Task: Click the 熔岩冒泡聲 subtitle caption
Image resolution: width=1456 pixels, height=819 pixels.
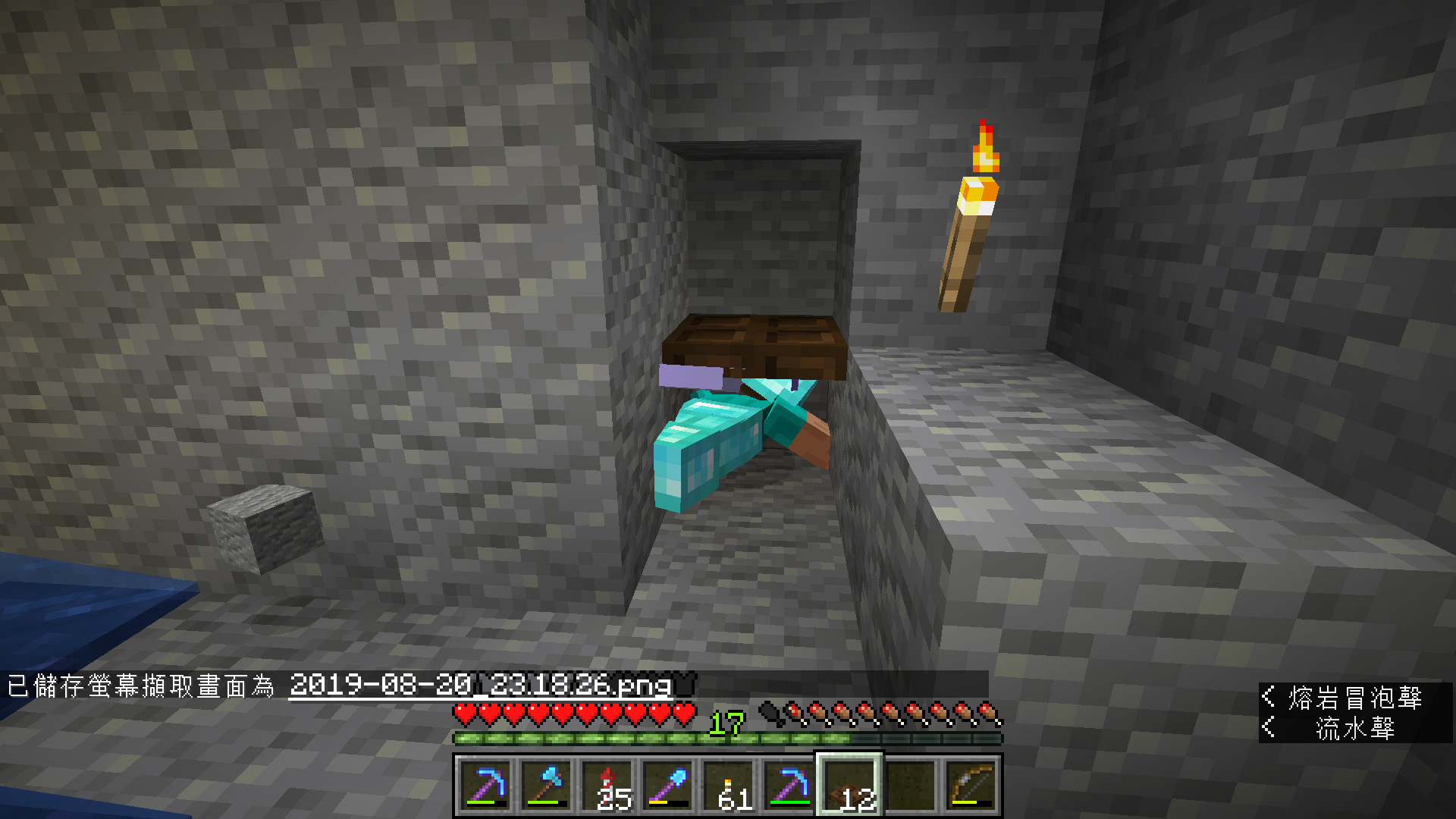Action: 1357,695
